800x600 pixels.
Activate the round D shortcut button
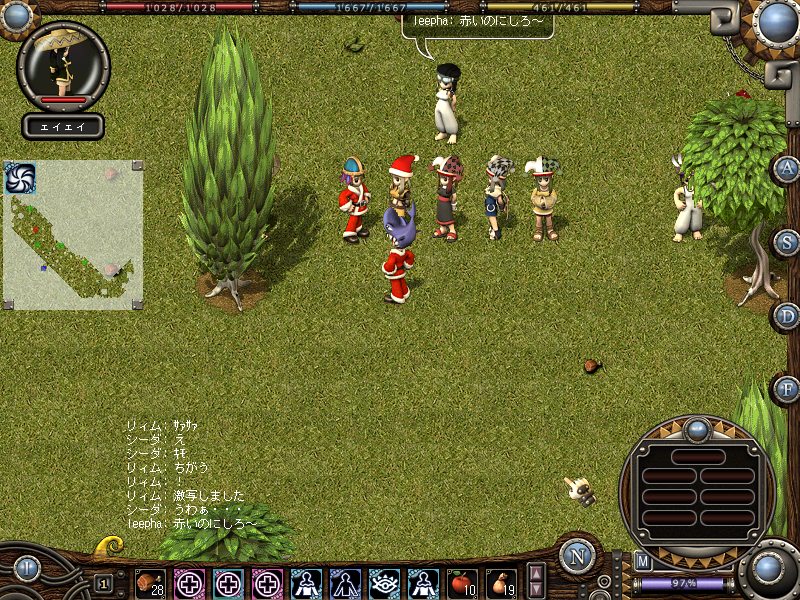tap(787, 316)
